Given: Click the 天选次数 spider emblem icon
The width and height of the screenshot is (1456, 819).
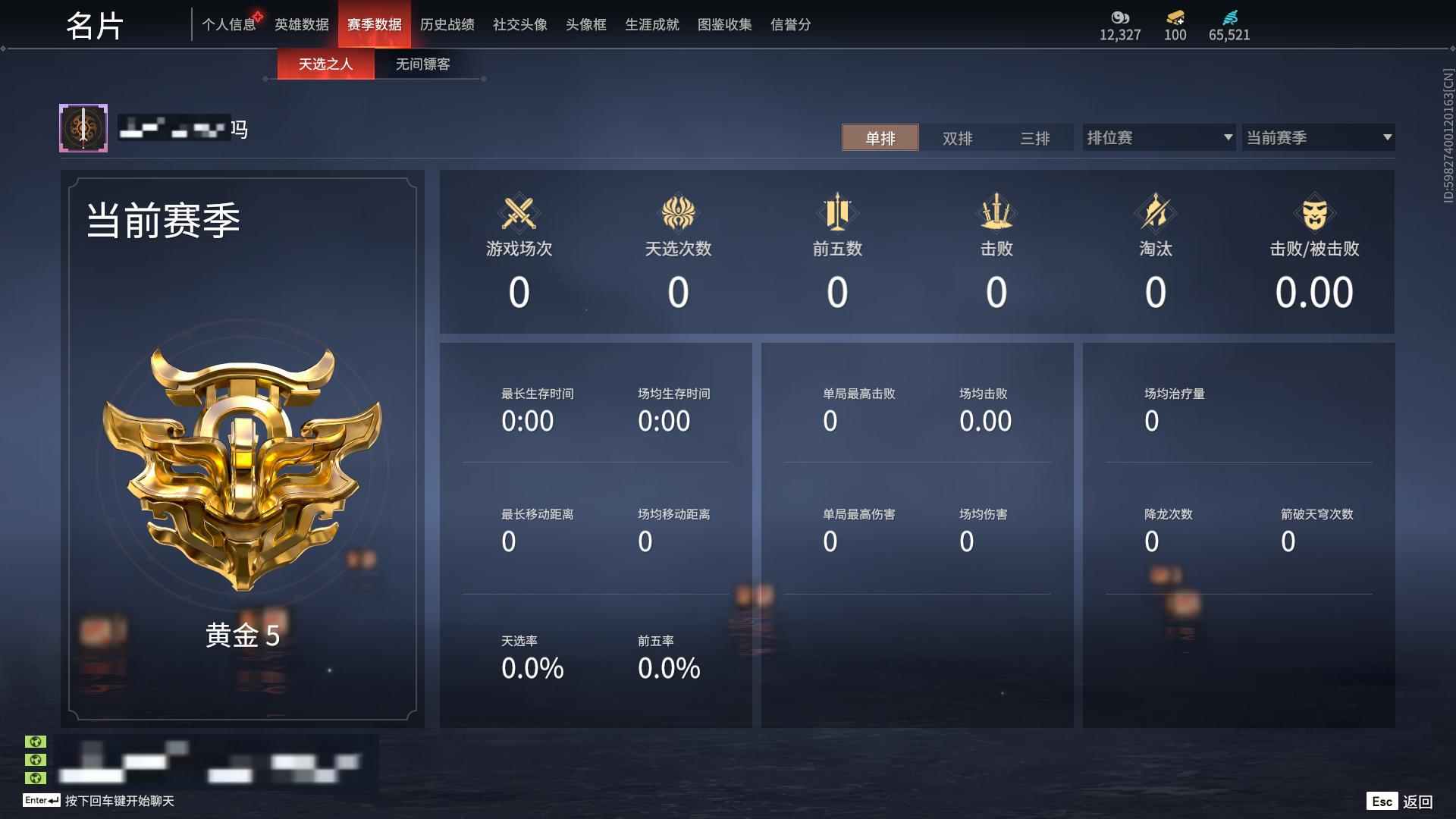Looking at the screenshot, I should [679, 215].
